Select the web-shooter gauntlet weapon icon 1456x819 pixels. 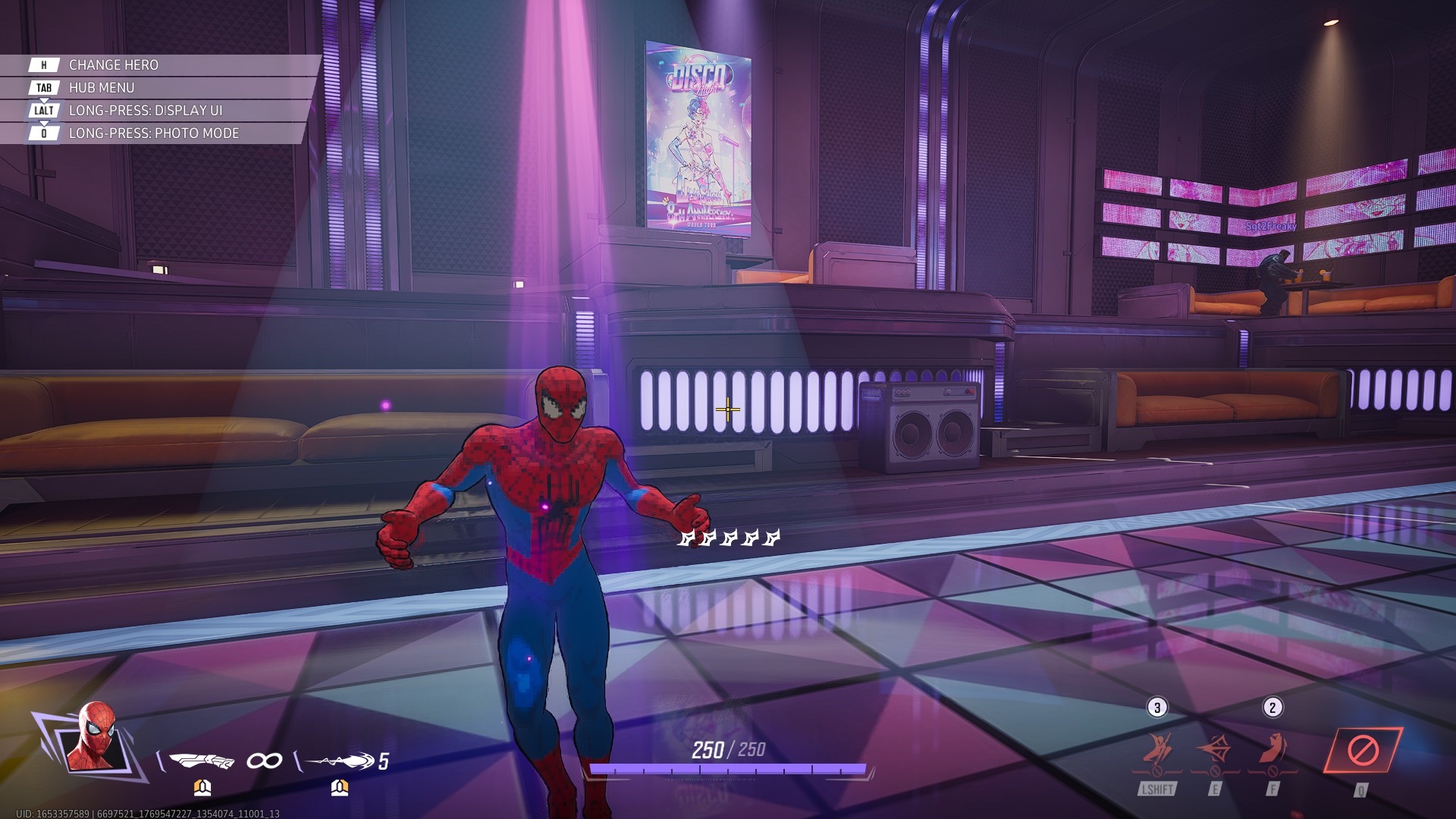[x=202, y=760]
